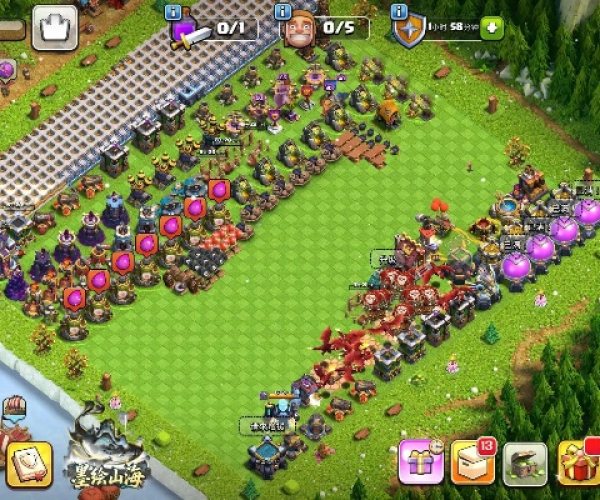Select the sword and potion 0/1 counter
The height and width of the screenshot is (500, 600).
click(214, 29)
